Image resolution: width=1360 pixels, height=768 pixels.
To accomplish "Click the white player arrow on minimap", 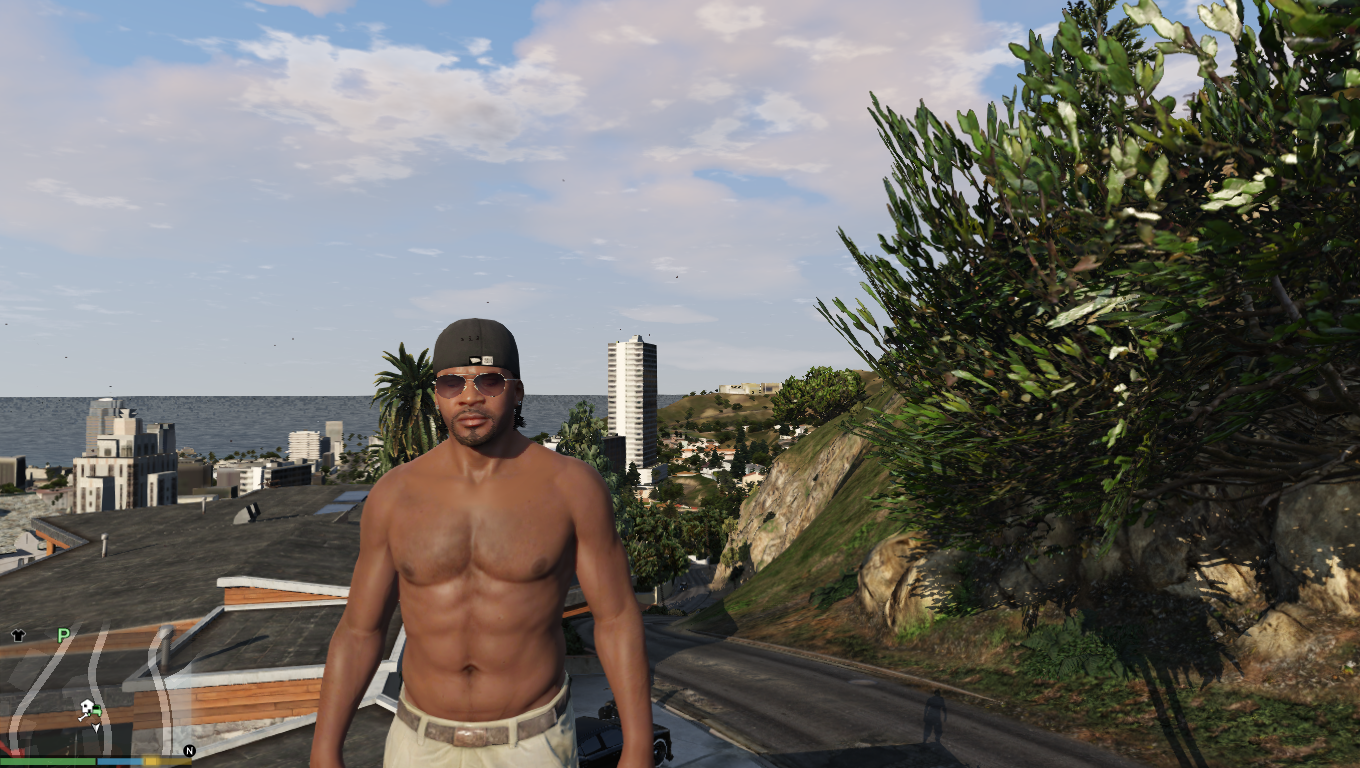I will [x=96, y=727].
